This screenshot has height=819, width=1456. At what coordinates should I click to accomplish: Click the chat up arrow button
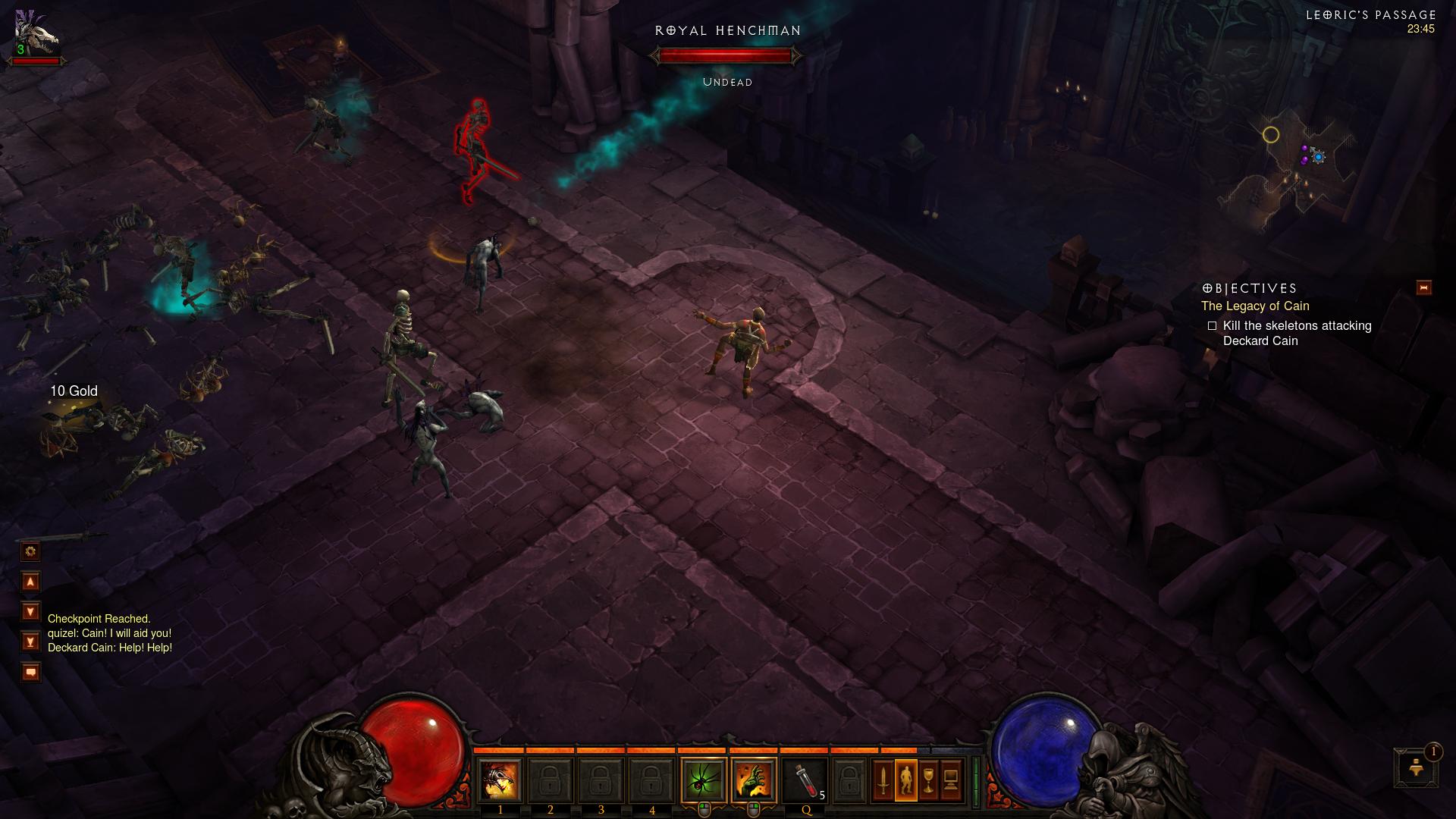(31, 582)
